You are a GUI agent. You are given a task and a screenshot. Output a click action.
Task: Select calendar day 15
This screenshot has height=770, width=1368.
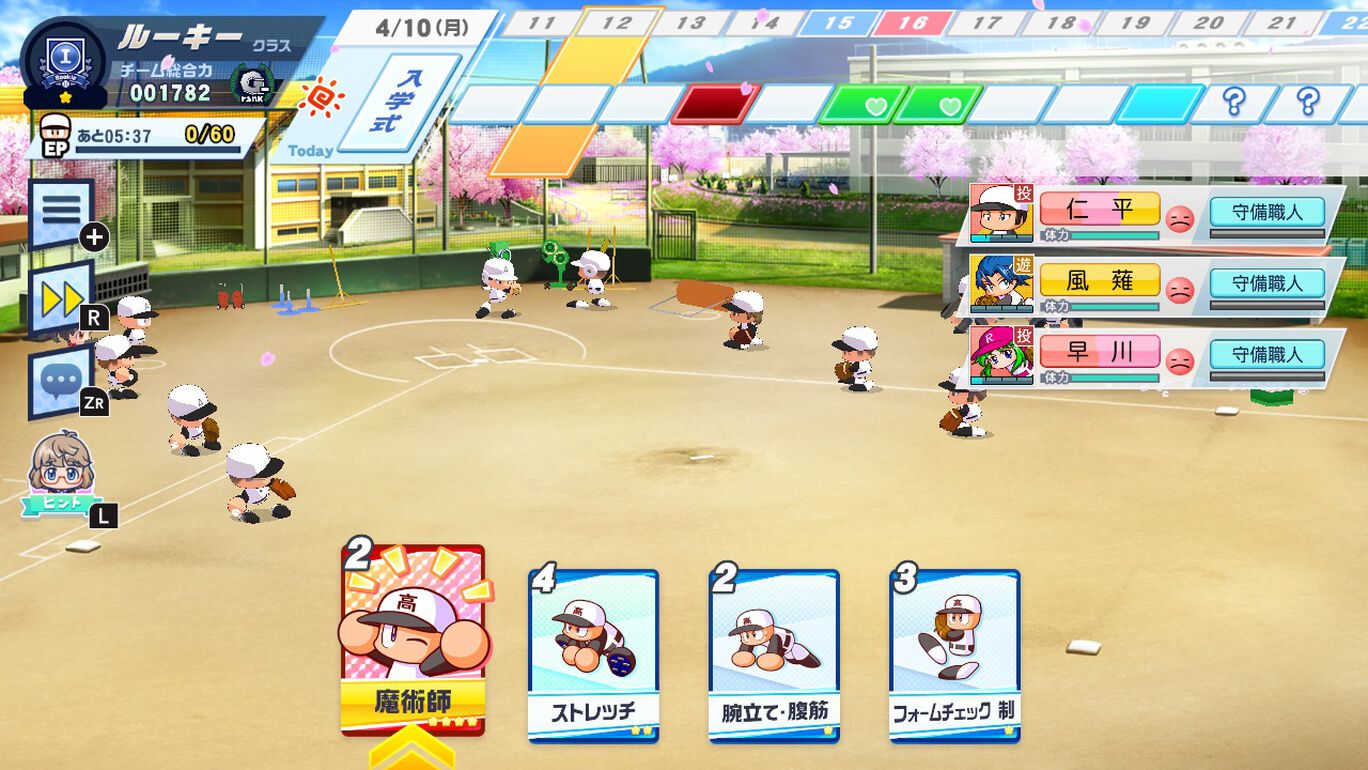coord(838,23)
